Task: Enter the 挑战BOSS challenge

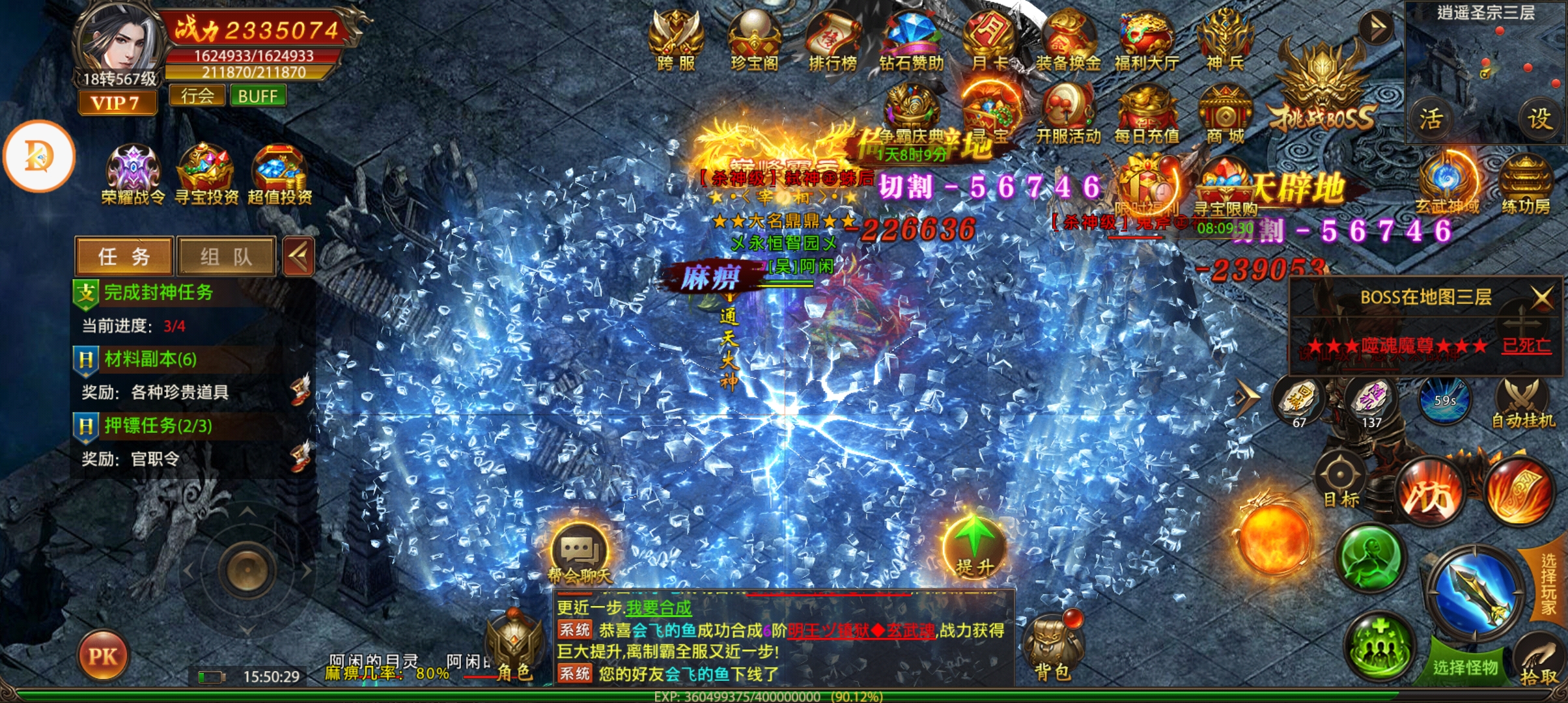Action: point(1322,91)
